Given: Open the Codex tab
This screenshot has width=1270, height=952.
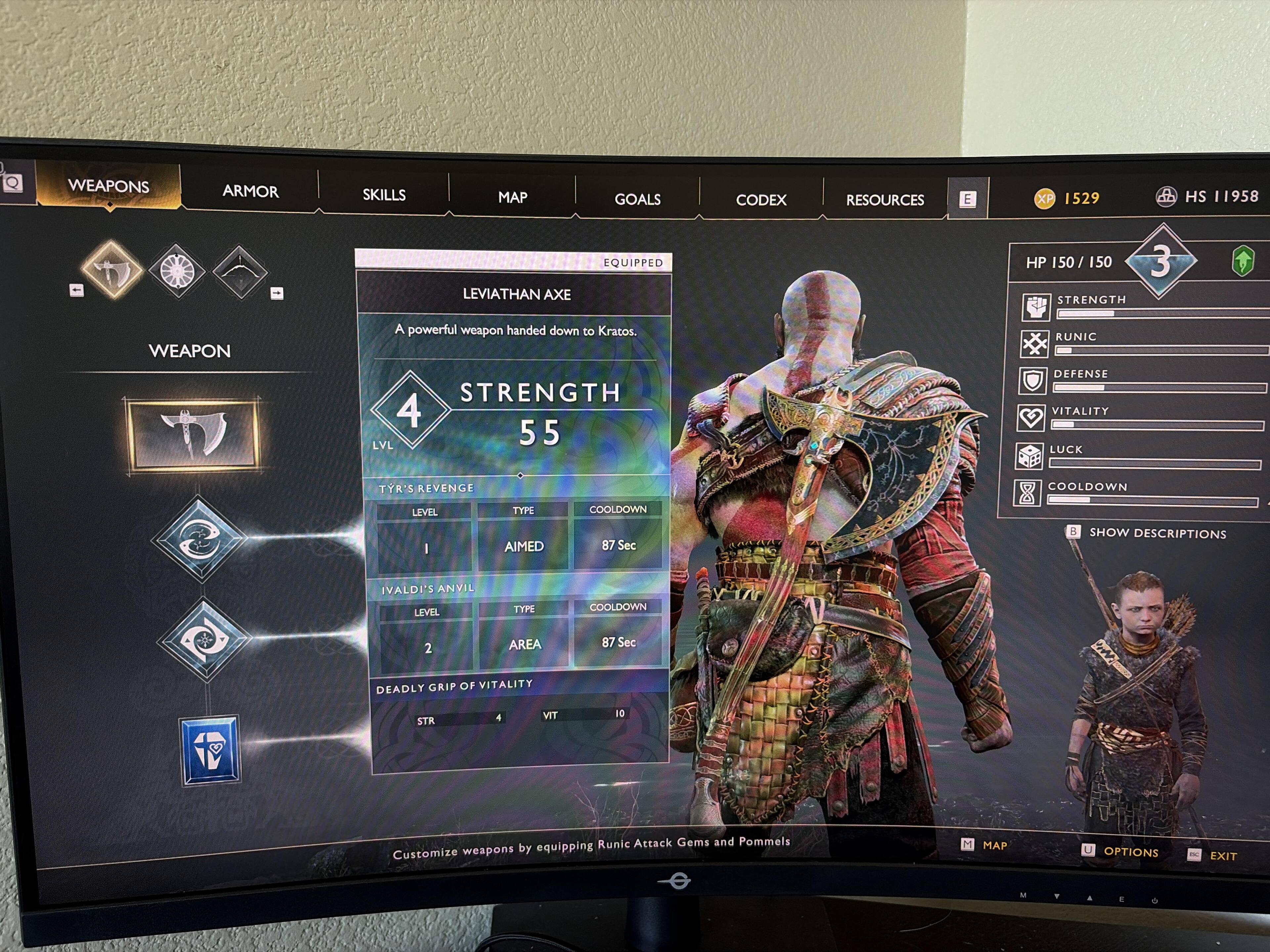Looking at the screenshot, I should 761,200.
